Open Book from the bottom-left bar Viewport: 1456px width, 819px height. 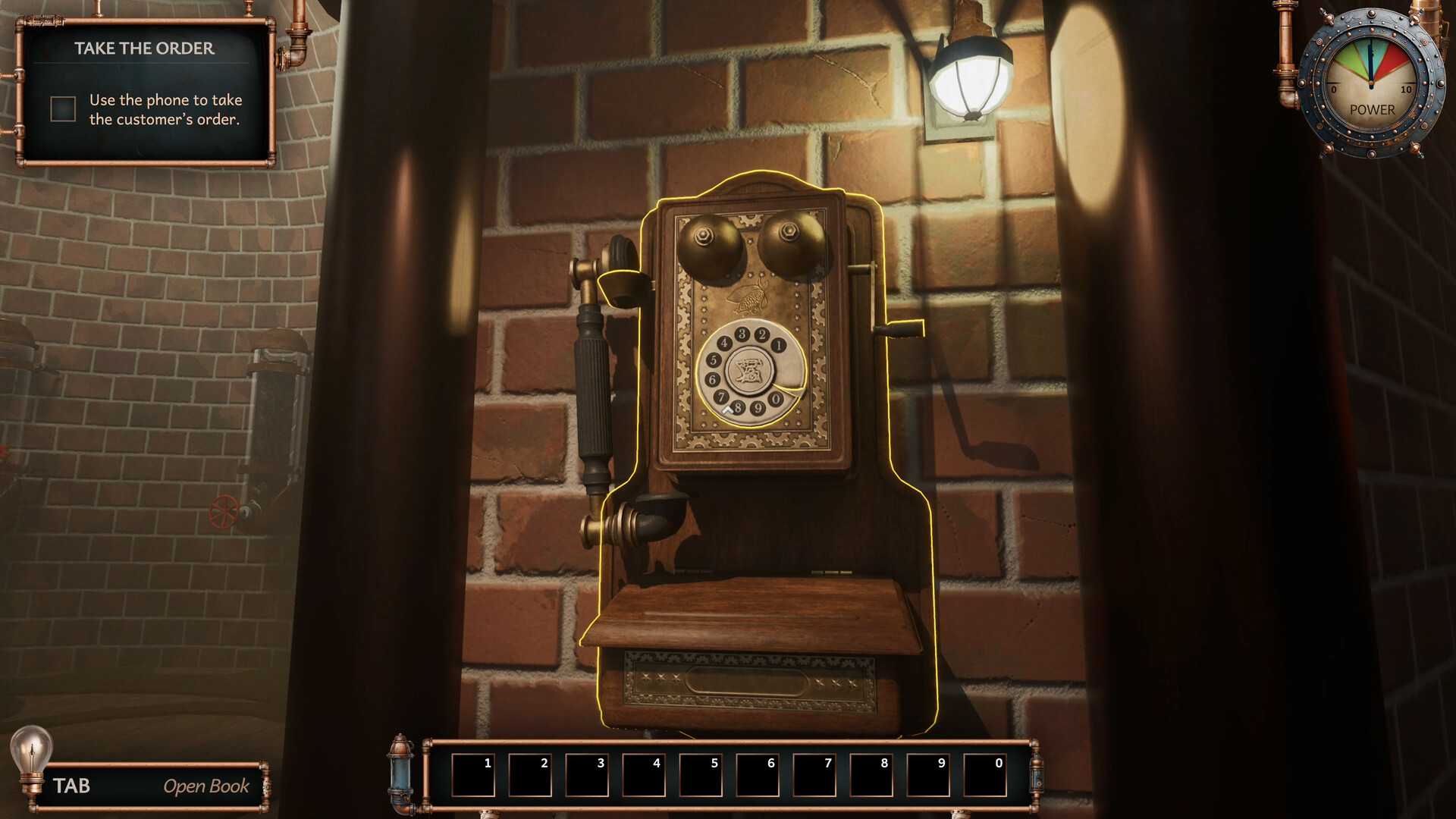coord(206,786)
